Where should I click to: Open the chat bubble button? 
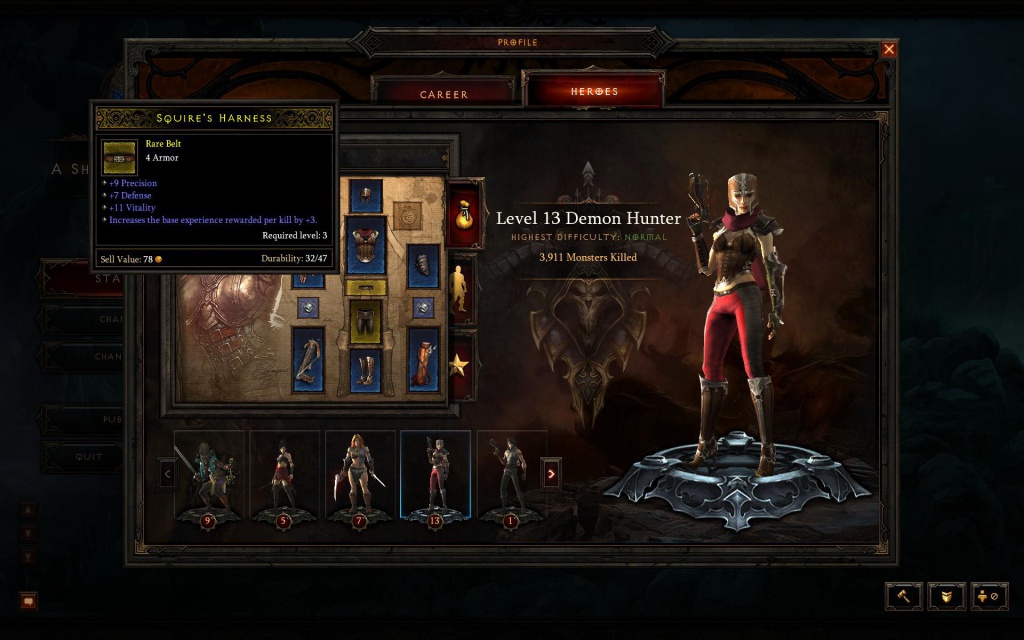pos(28,601)
